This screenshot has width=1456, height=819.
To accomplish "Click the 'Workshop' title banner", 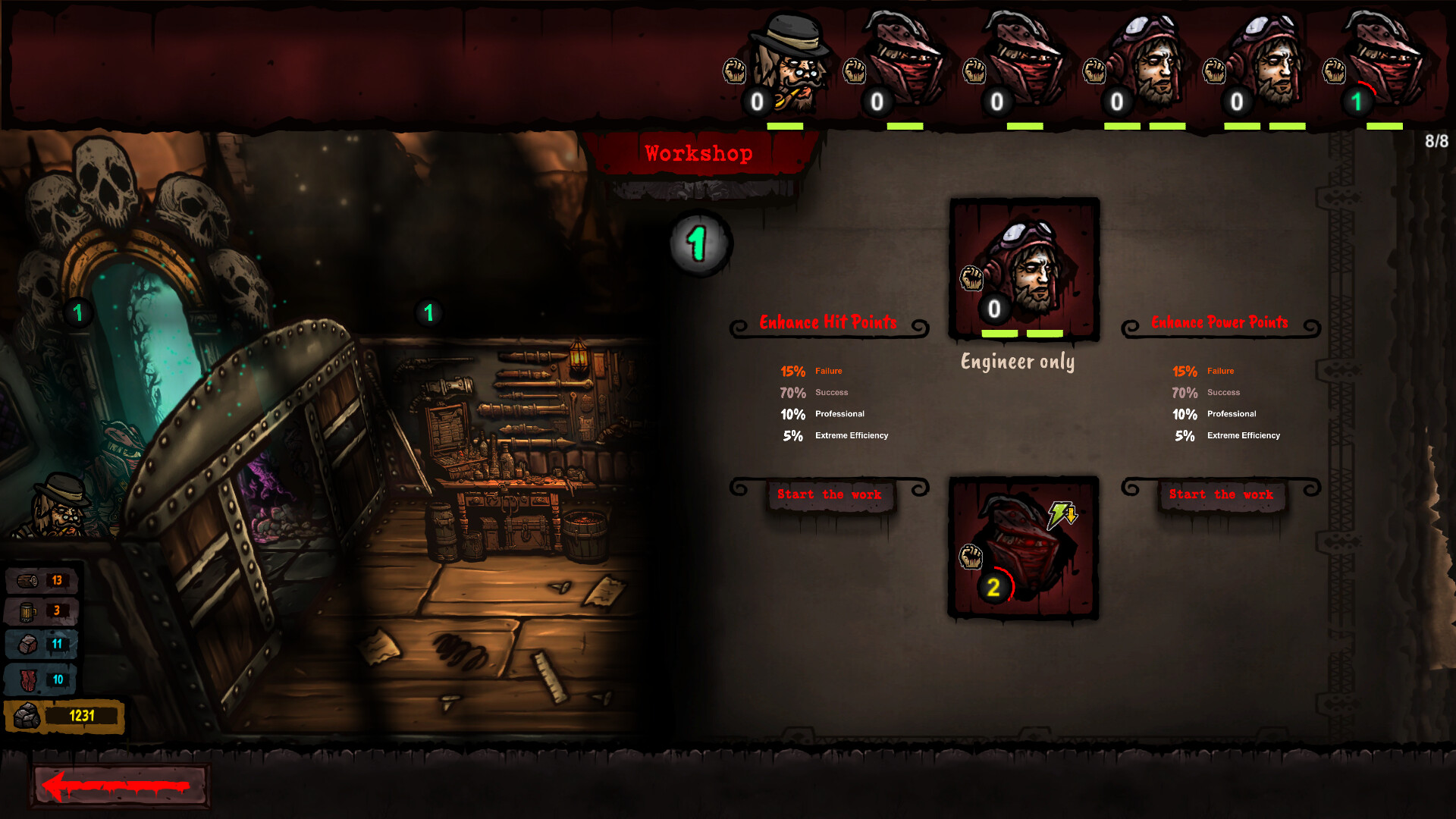I will click(x=698, y=152).
